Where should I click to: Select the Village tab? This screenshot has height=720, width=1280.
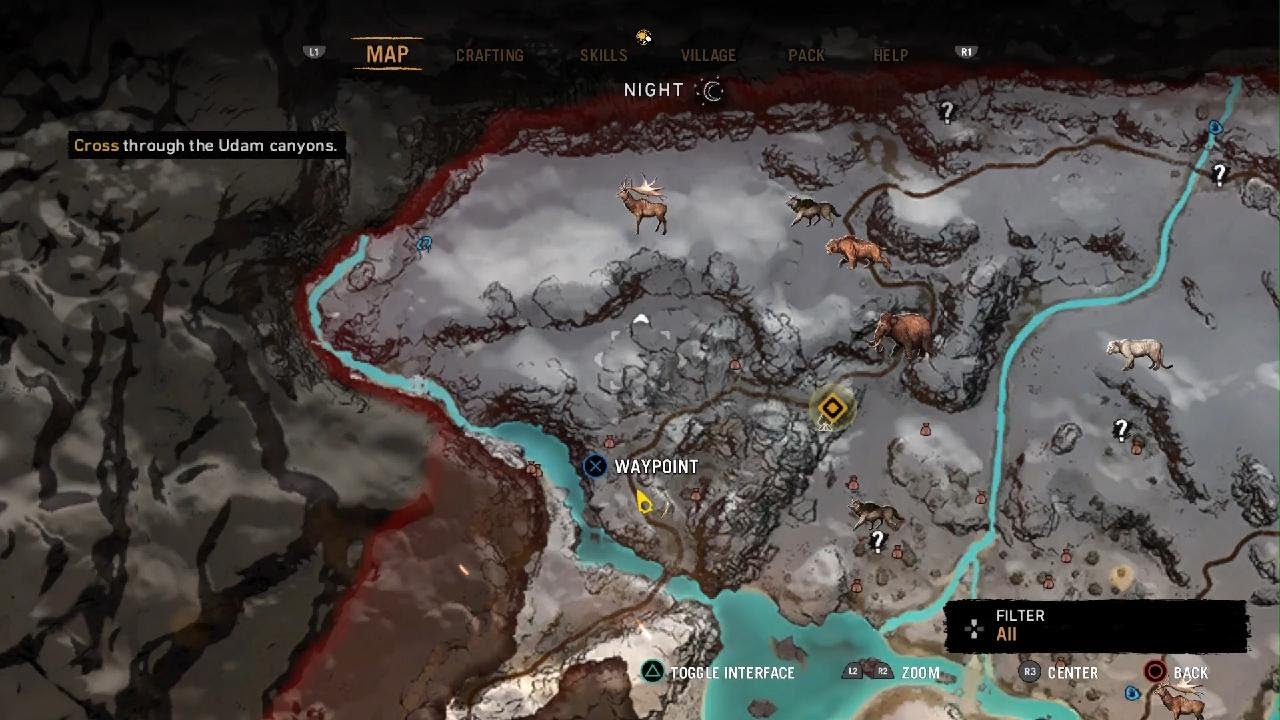[x=708, y=55]
